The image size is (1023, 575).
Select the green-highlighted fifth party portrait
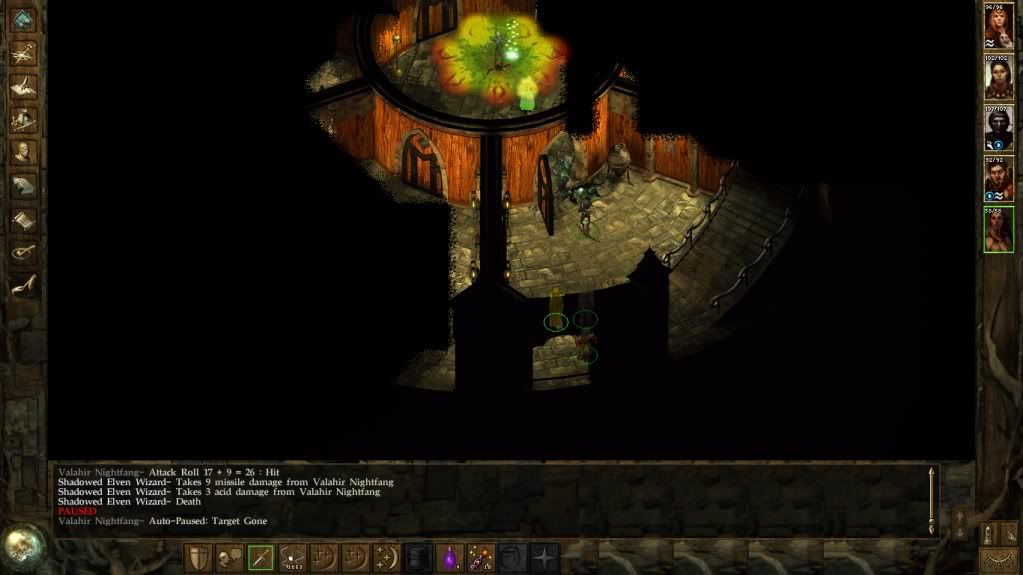tap(998, 228)
